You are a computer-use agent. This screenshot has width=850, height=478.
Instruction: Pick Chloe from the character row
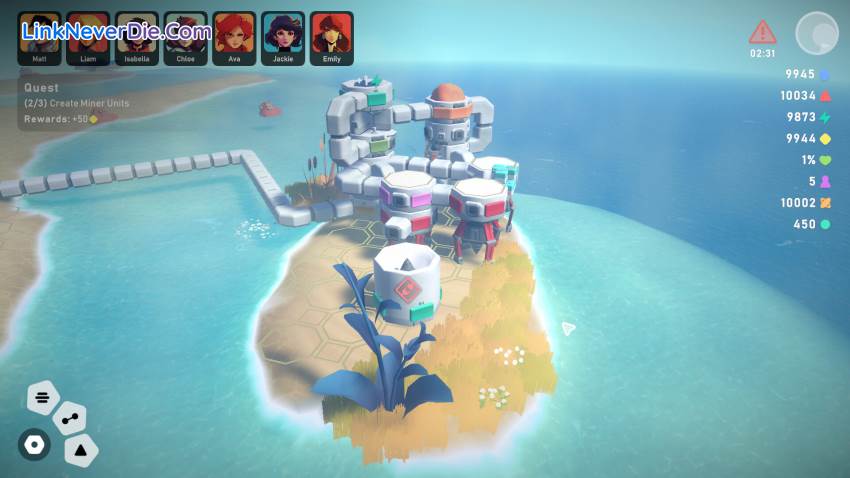(x=186, y=36)
